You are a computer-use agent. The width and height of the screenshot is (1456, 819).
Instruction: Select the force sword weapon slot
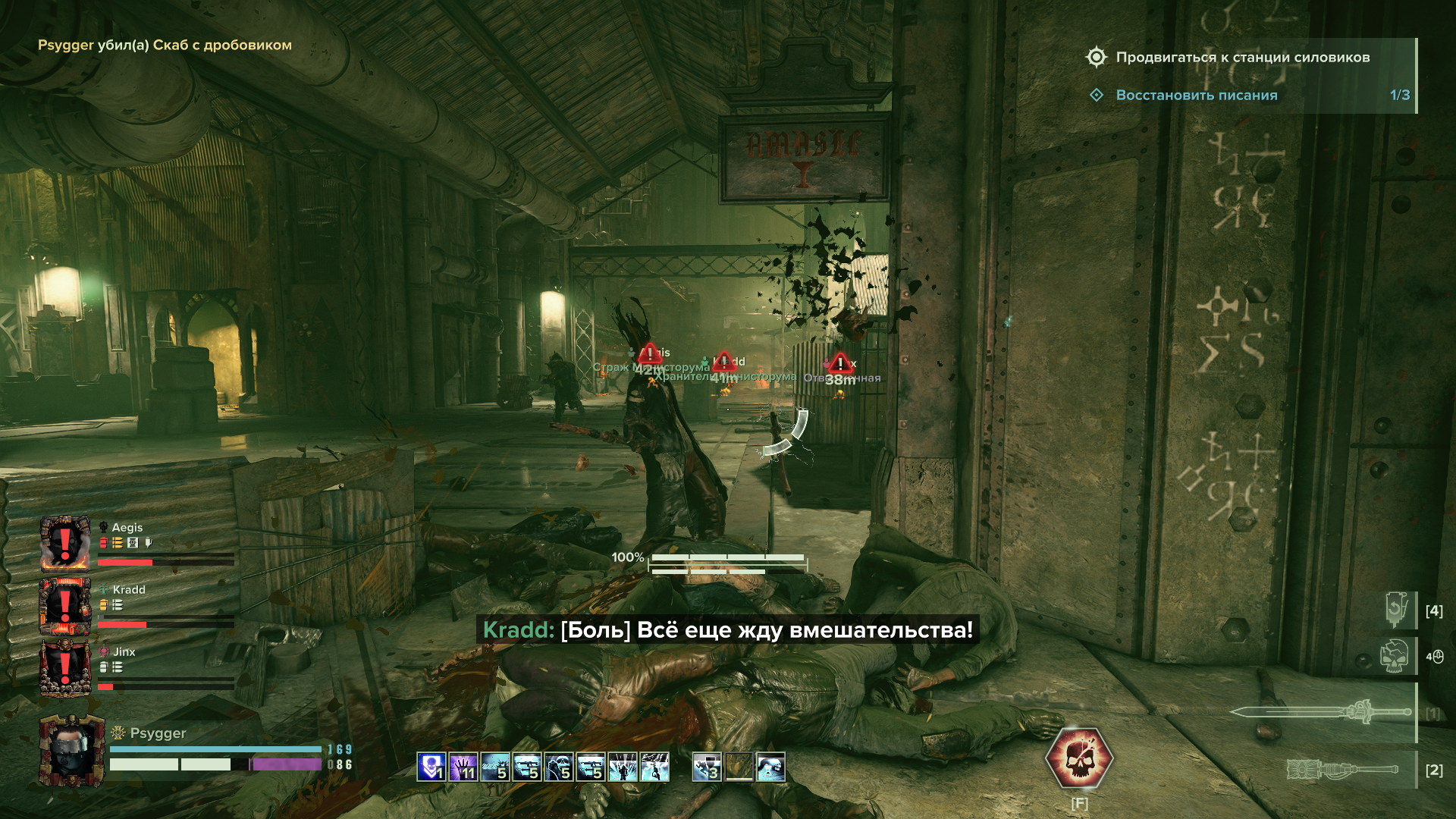pyautogui.click(x=1321, y=712)
